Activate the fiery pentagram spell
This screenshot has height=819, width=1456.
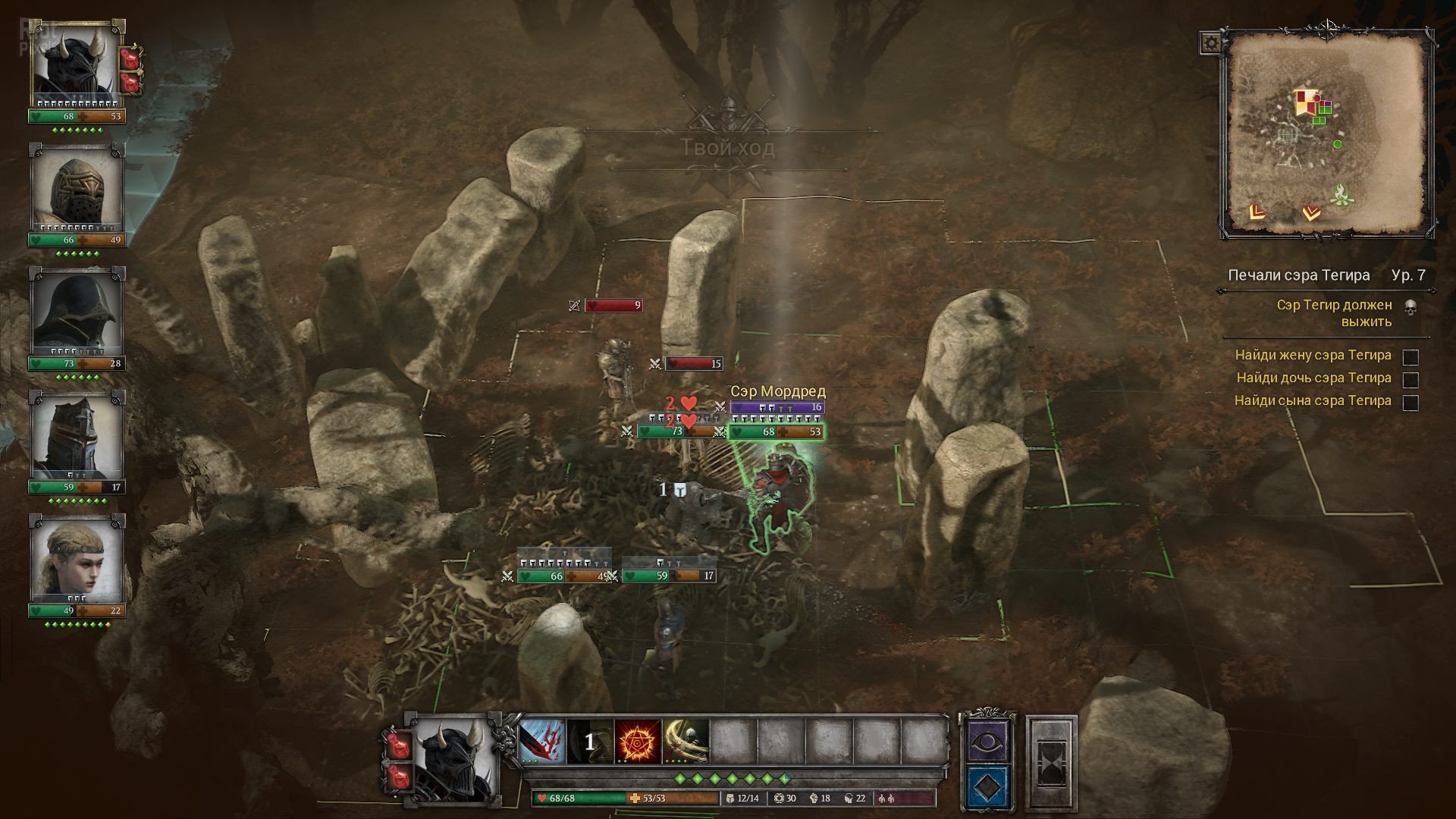(x=638, y=742)
